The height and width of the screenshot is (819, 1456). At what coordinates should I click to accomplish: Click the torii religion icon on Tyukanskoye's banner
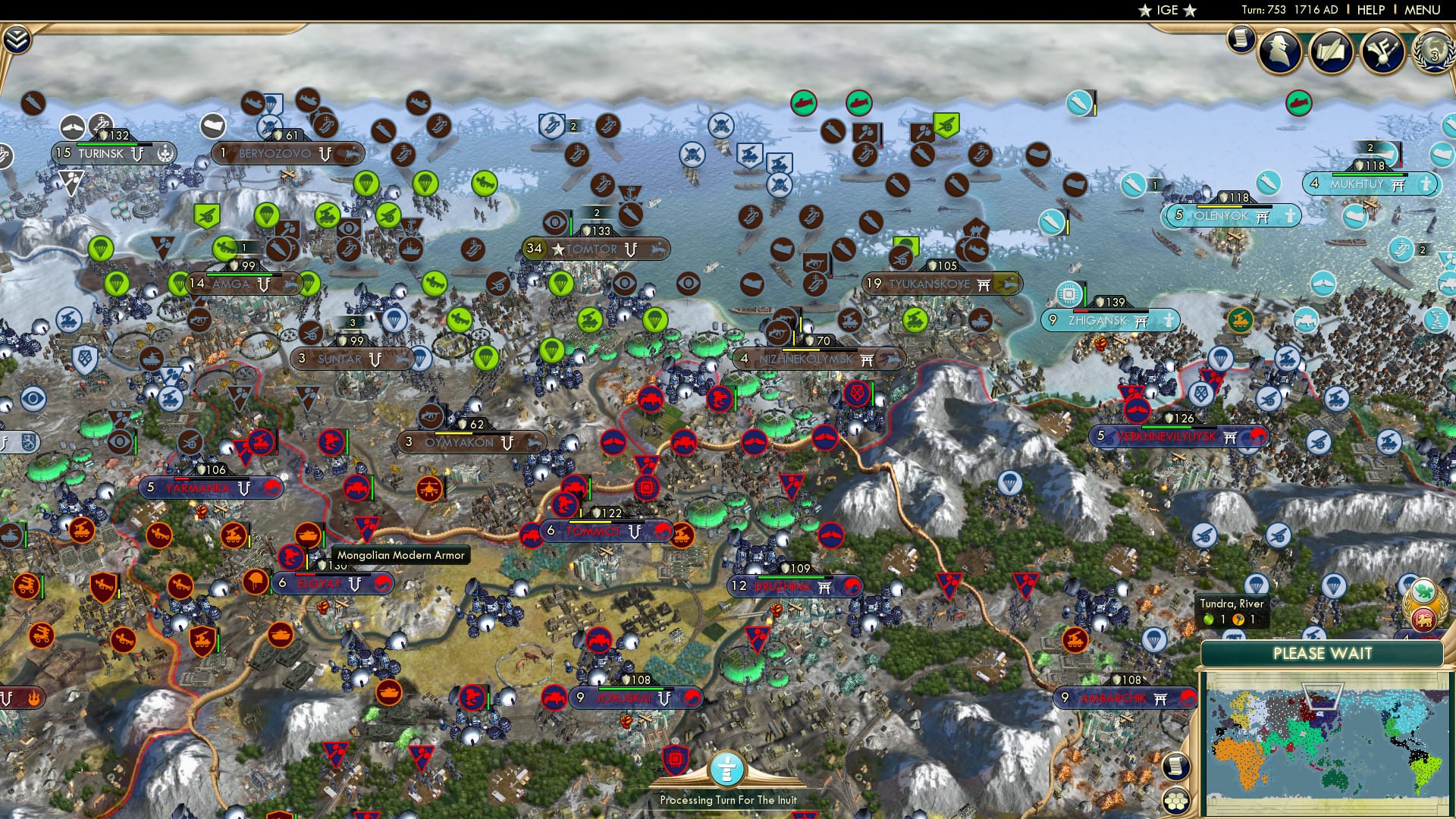tap(983, 284)
